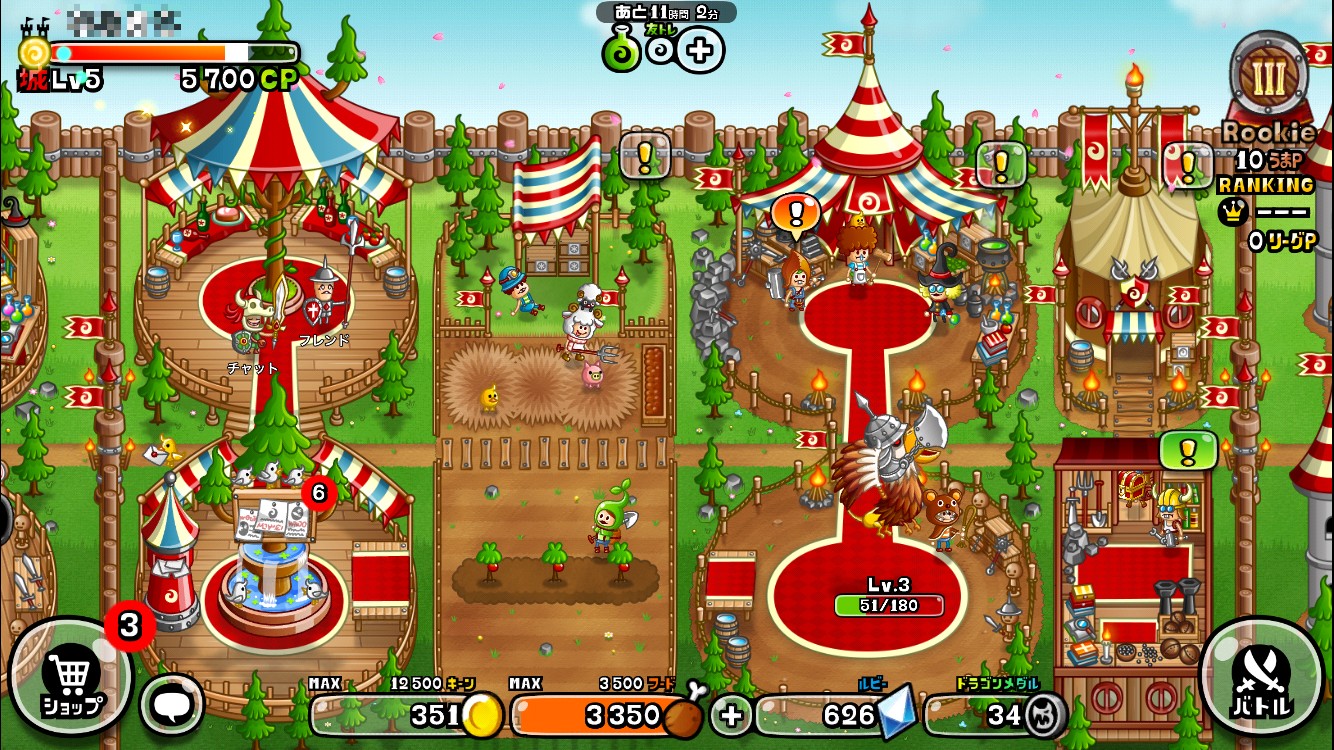Select the green potion icon at the top

click(x=621, y=51)
